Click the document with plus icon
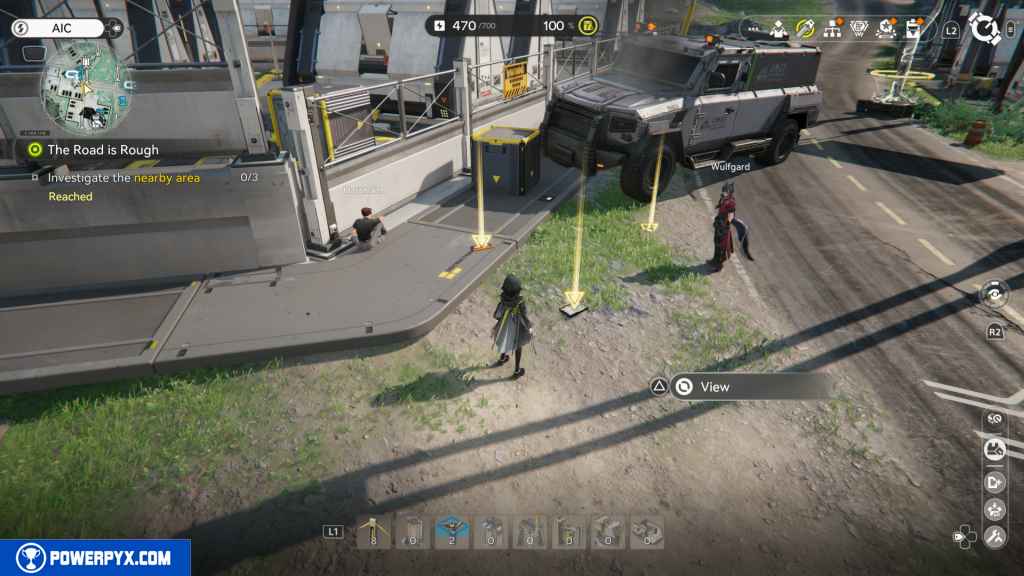The image size is (1024, 576). coord(994,481)
